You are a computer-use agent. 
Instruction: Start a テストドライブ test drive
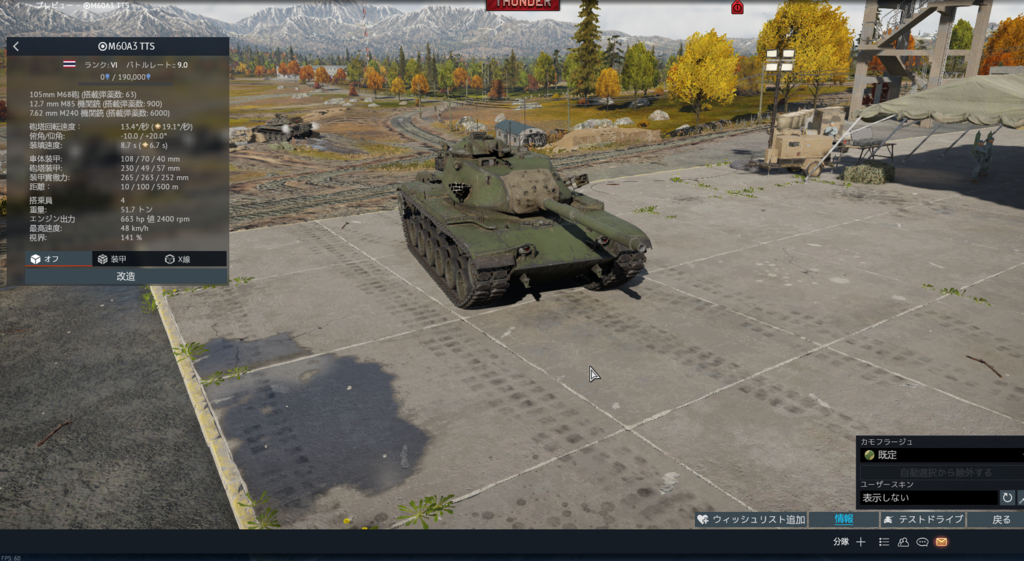922,519
